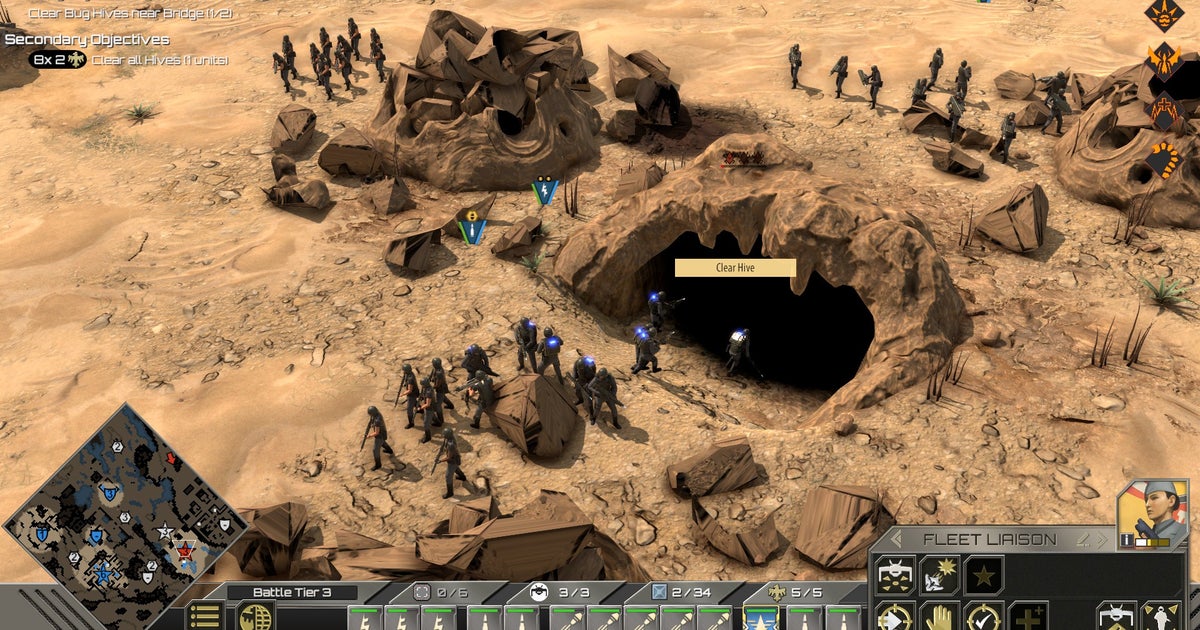The image size is (1200, 630).
Task: Click the globe icon beside the list button
Action: tap(255, 616)
